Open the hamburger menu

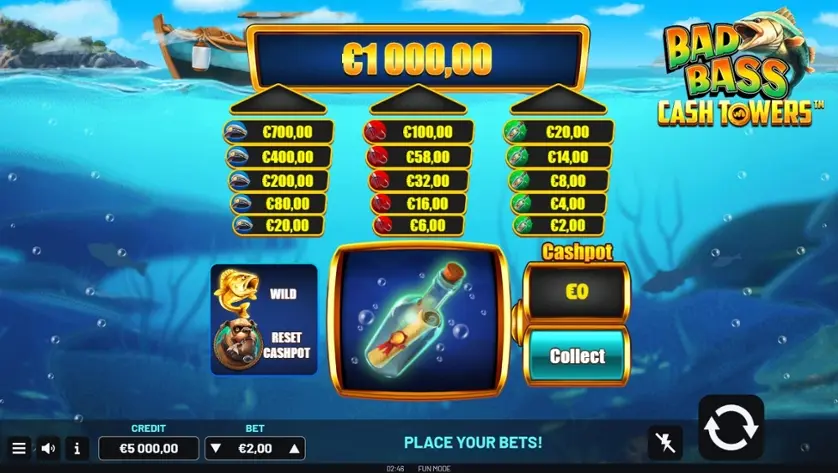(19, 449)
